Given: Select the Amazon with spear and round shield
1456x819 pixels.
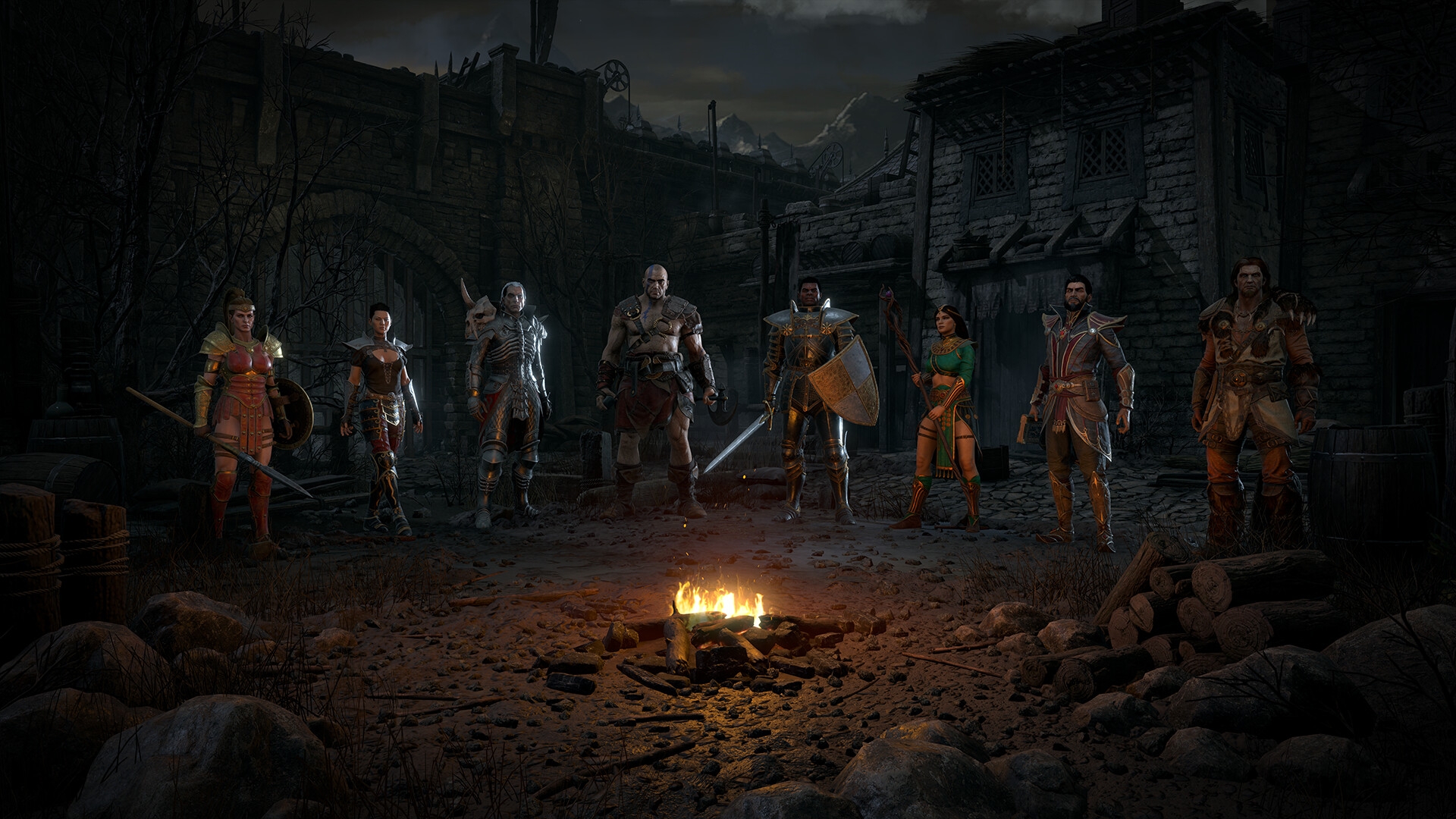Looking at the screenshot, I should (x=243, y=409).
